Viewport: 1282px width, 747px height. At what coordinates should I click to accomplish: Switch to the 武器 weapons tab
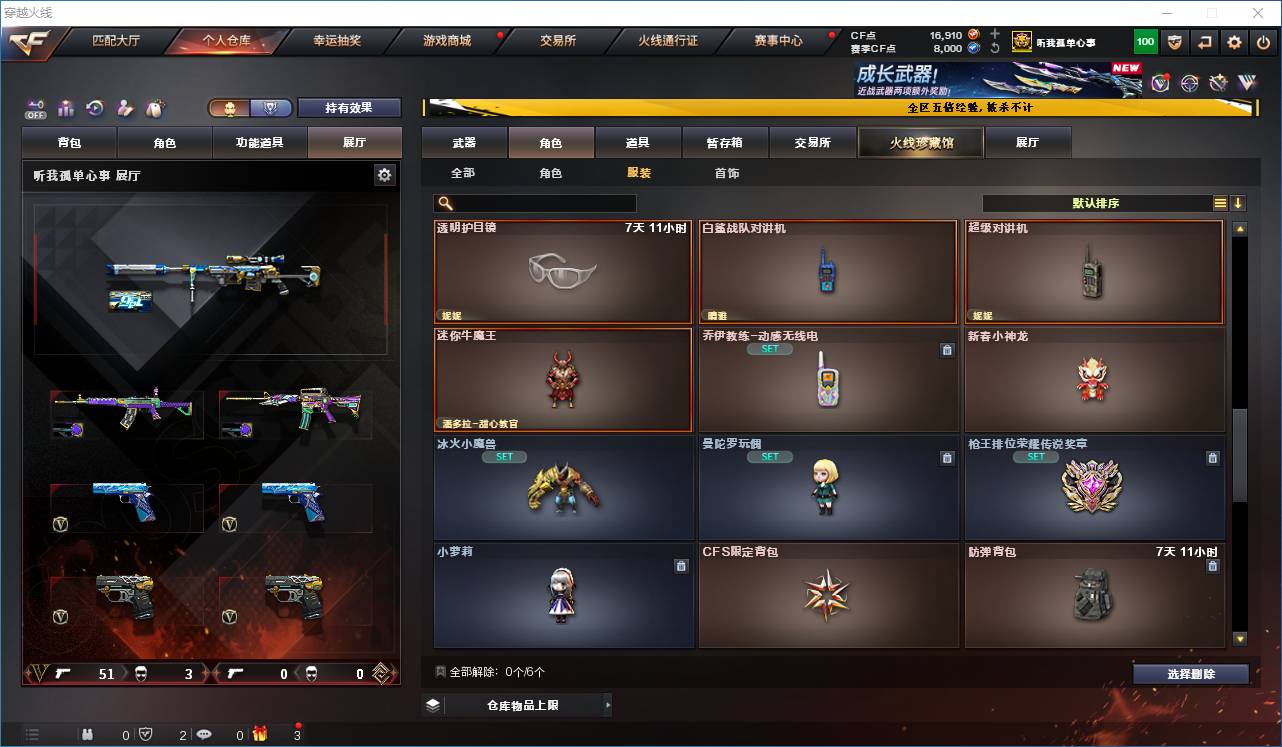[466, 141]
